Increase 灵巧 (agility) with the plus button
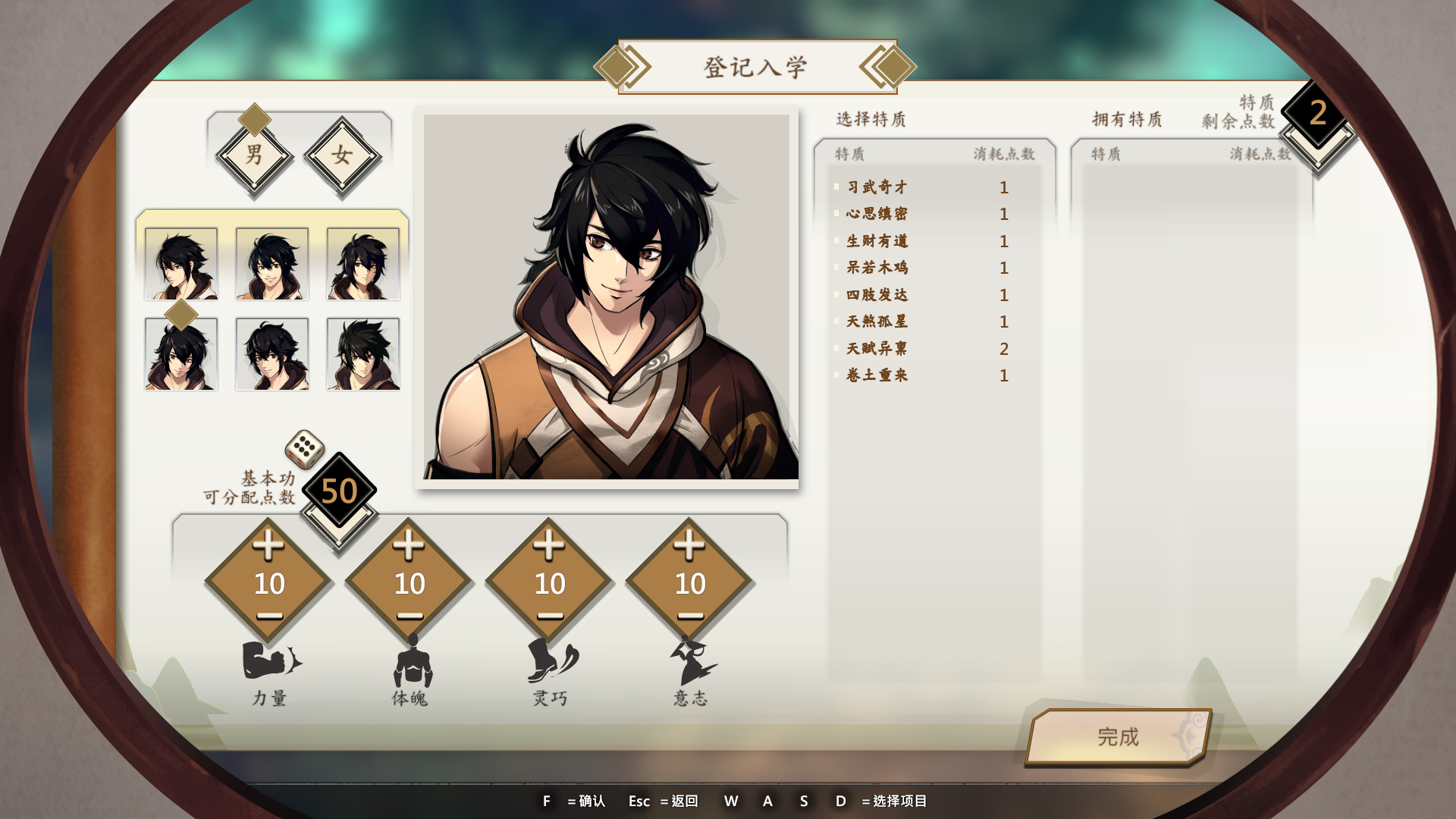 click(x=549, y=545)
